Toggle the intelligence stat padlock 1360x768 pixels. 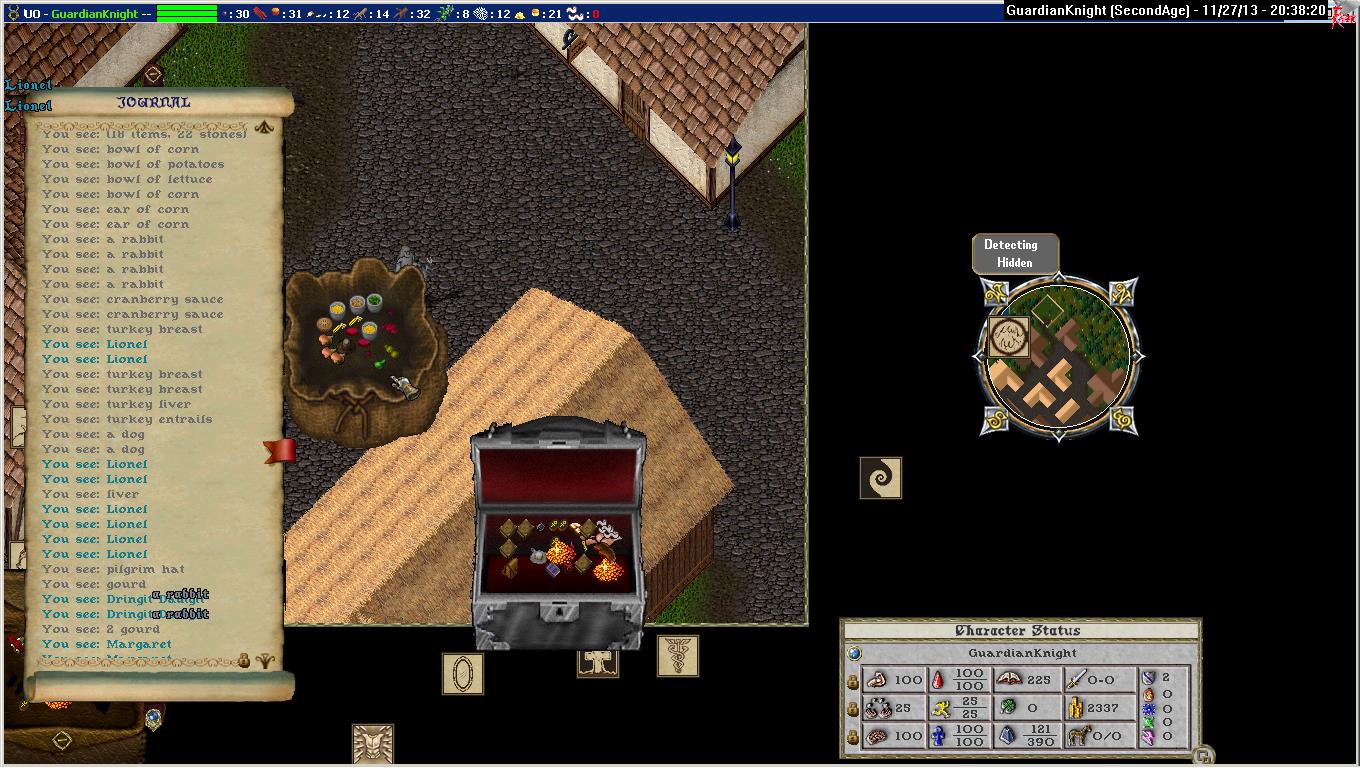tap(852, 737)
